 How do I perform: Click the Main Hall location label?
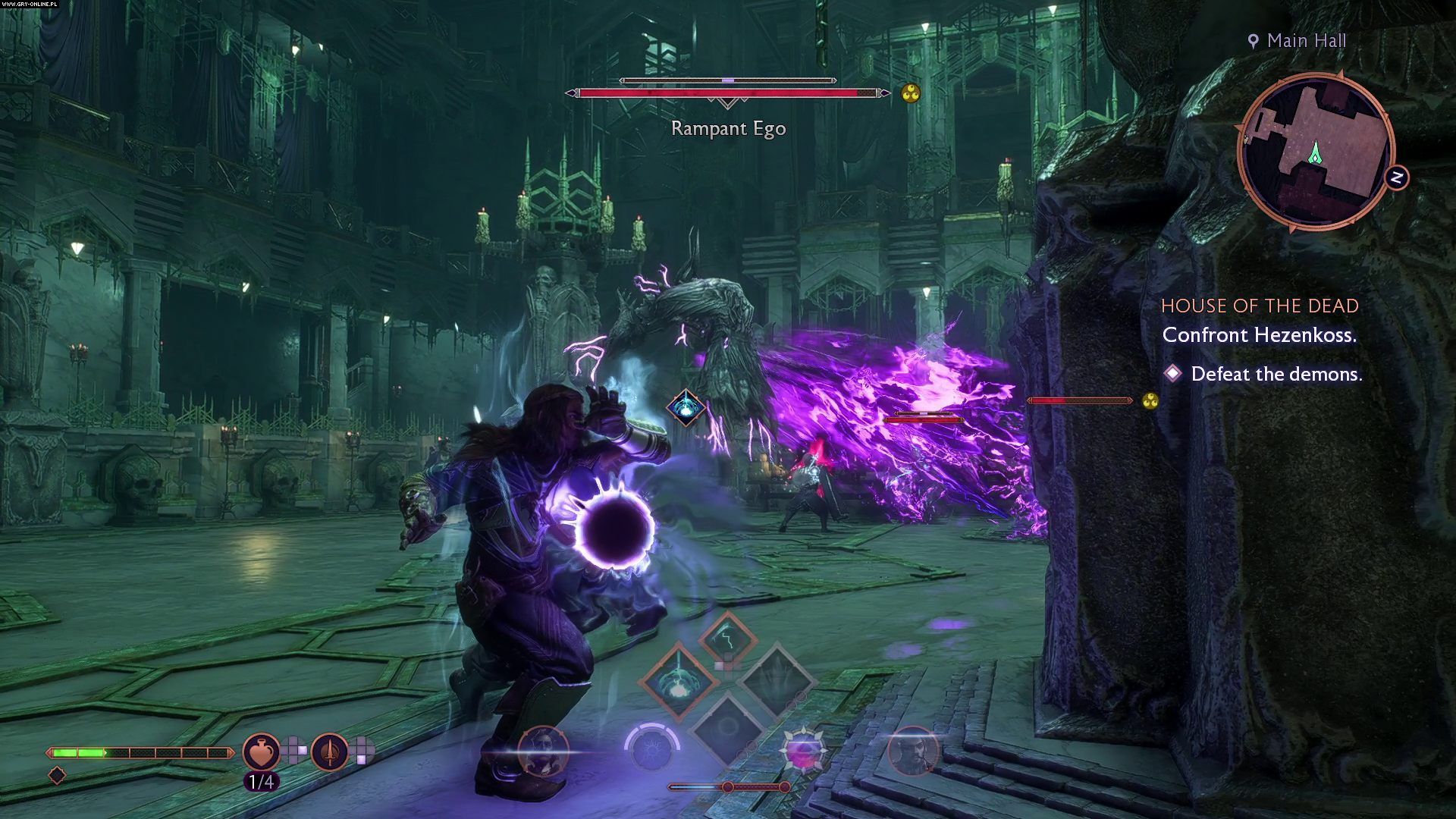(1306, 41)
